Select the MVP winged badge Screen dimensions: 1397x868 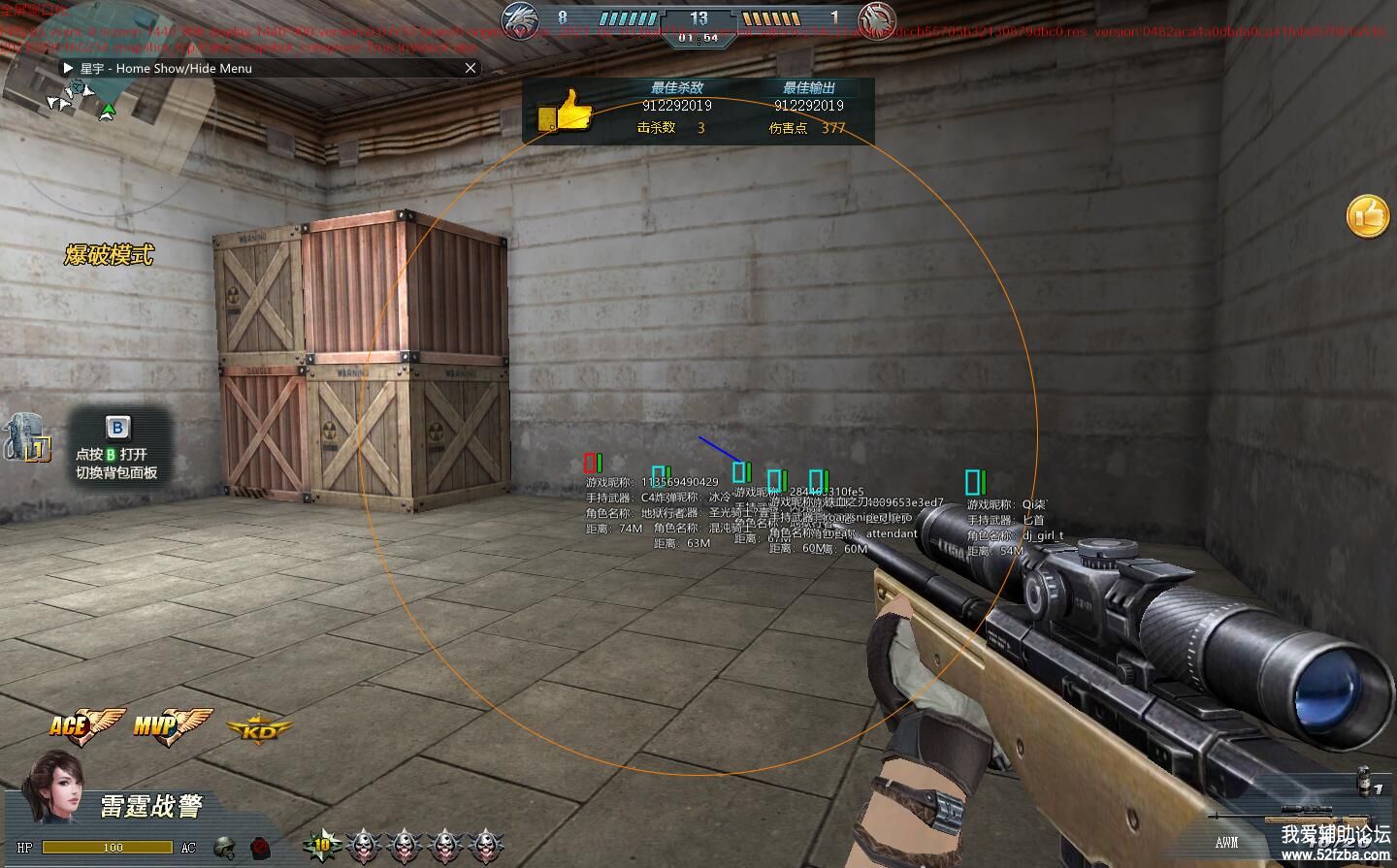pyautogui.click(x=170, y=724)
